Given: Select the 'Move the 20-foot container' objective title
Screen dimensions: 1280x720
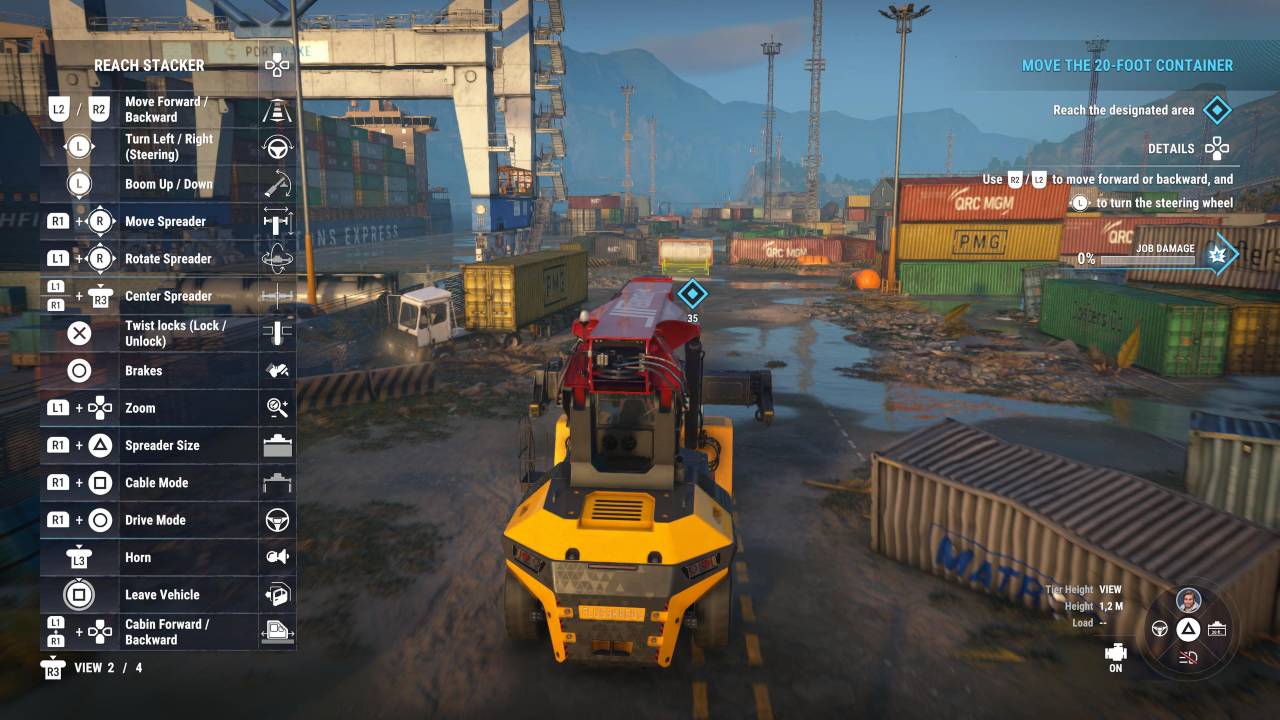Looking at the screenshot, I should tap(1127, 66).
